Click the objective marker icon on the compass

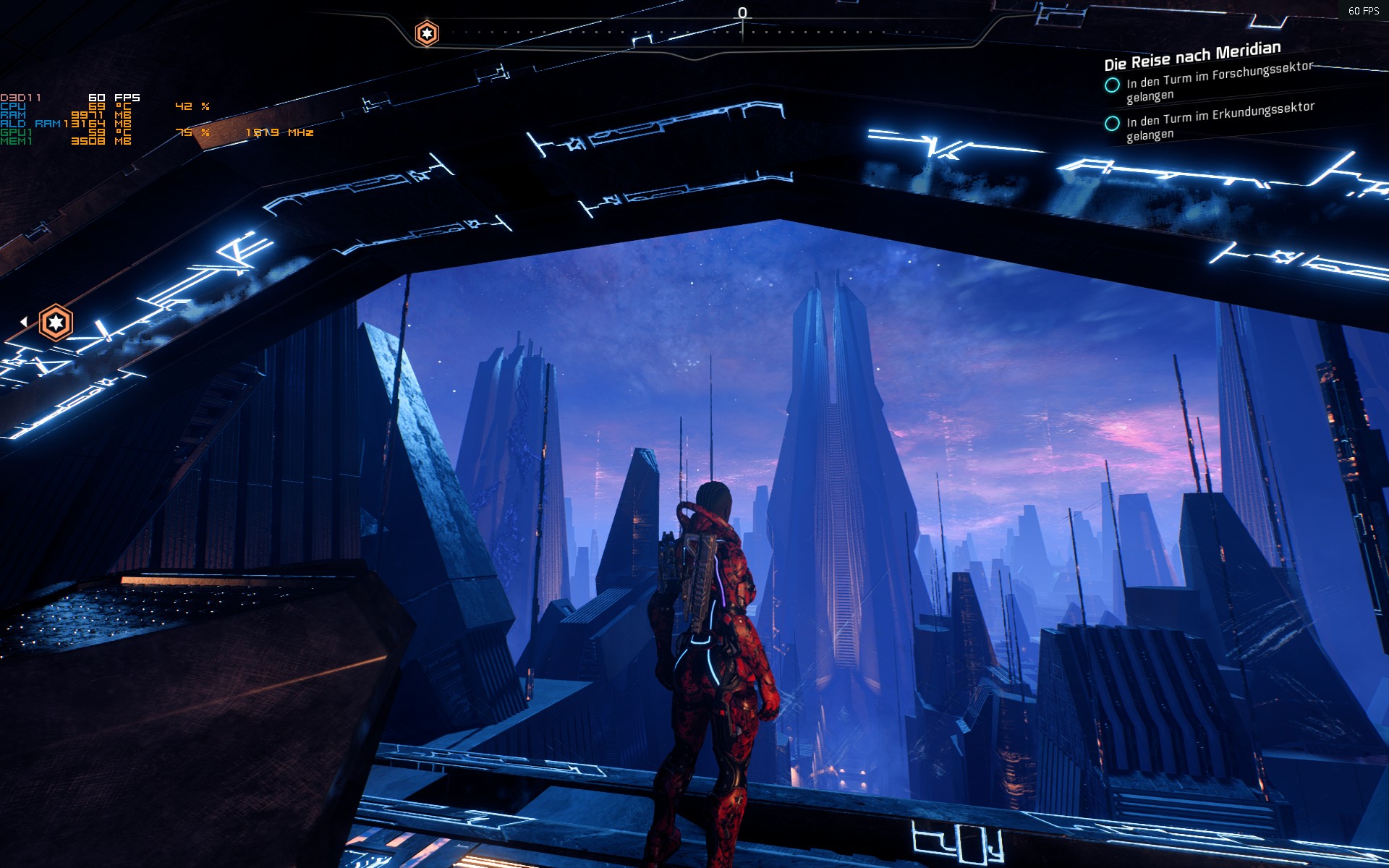(x=427, y=33)
